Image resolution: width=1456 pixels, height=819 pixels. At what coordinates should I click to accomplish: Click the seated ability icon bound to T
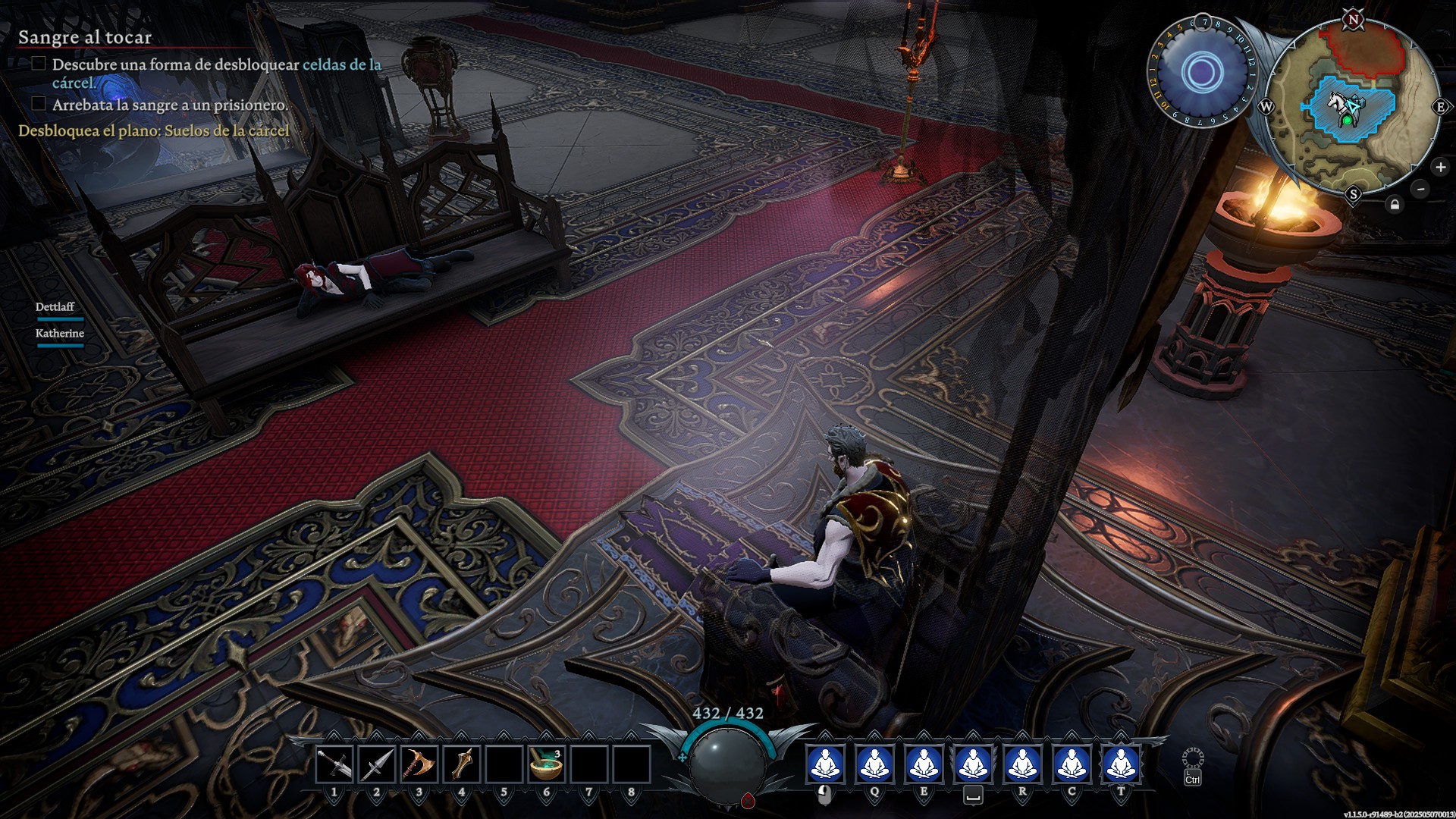(x=1121, y=764)
